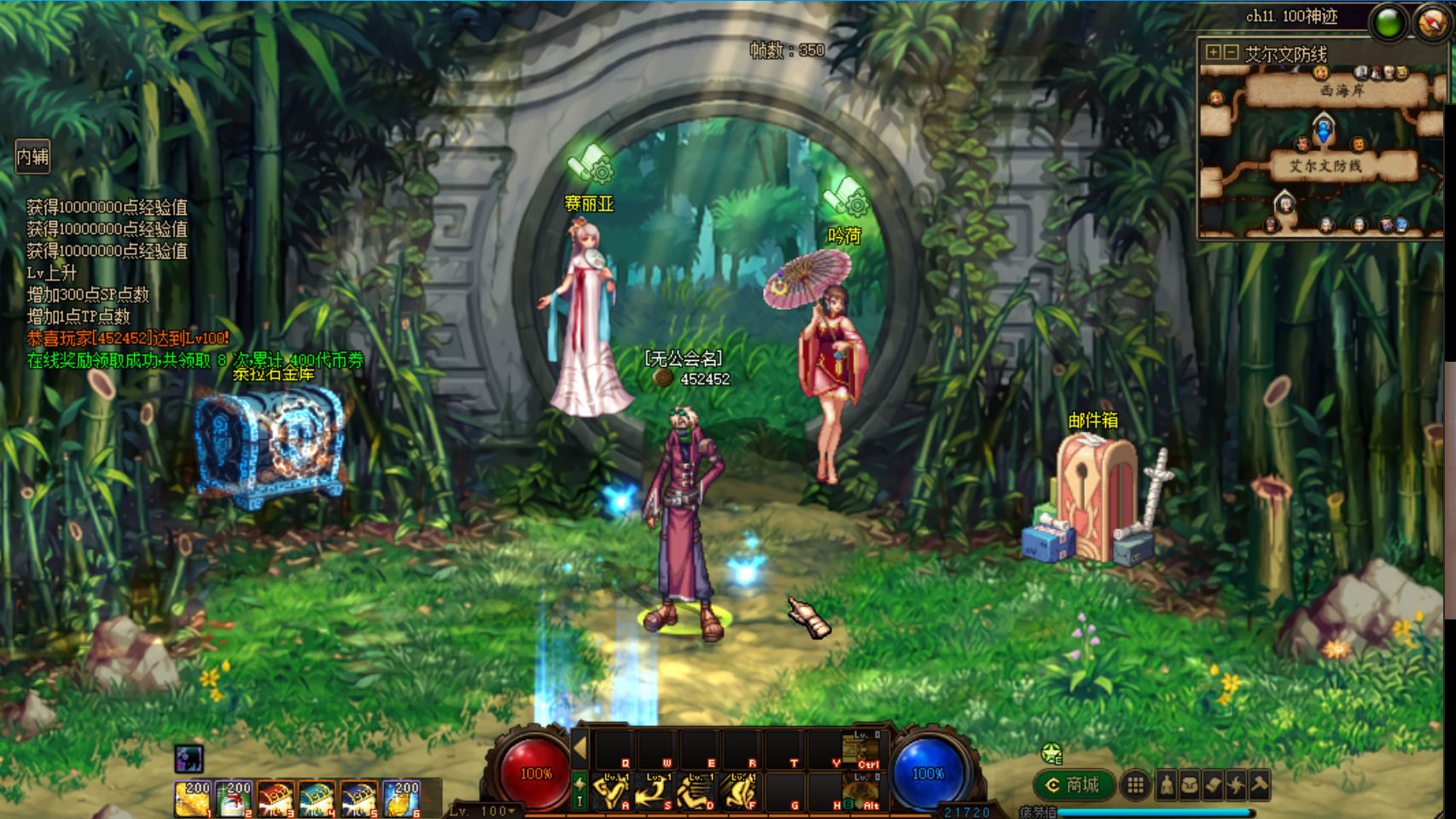Open the grid menu button beside 商城
The width and height of the screenshot is (1456, 819).
(1135, 785)
